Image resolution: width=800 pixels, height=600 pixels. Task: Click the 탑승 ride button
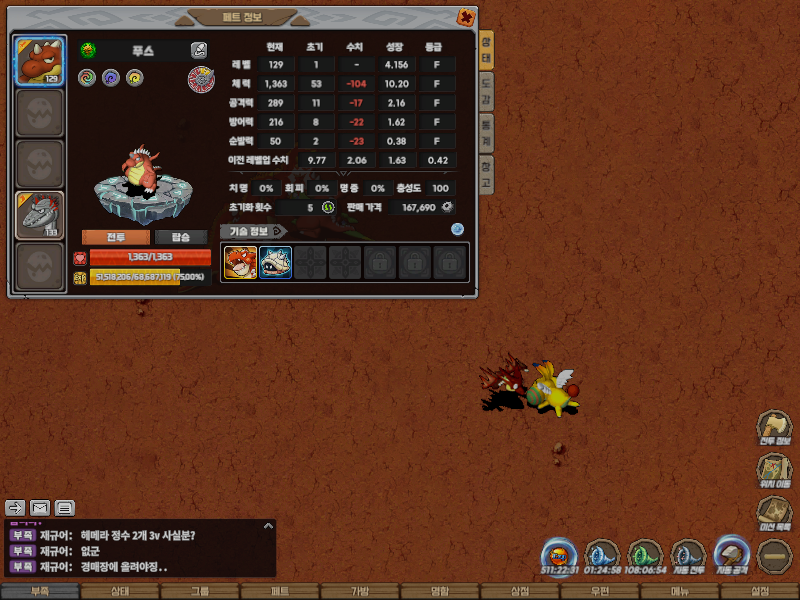tap(181, 237)
